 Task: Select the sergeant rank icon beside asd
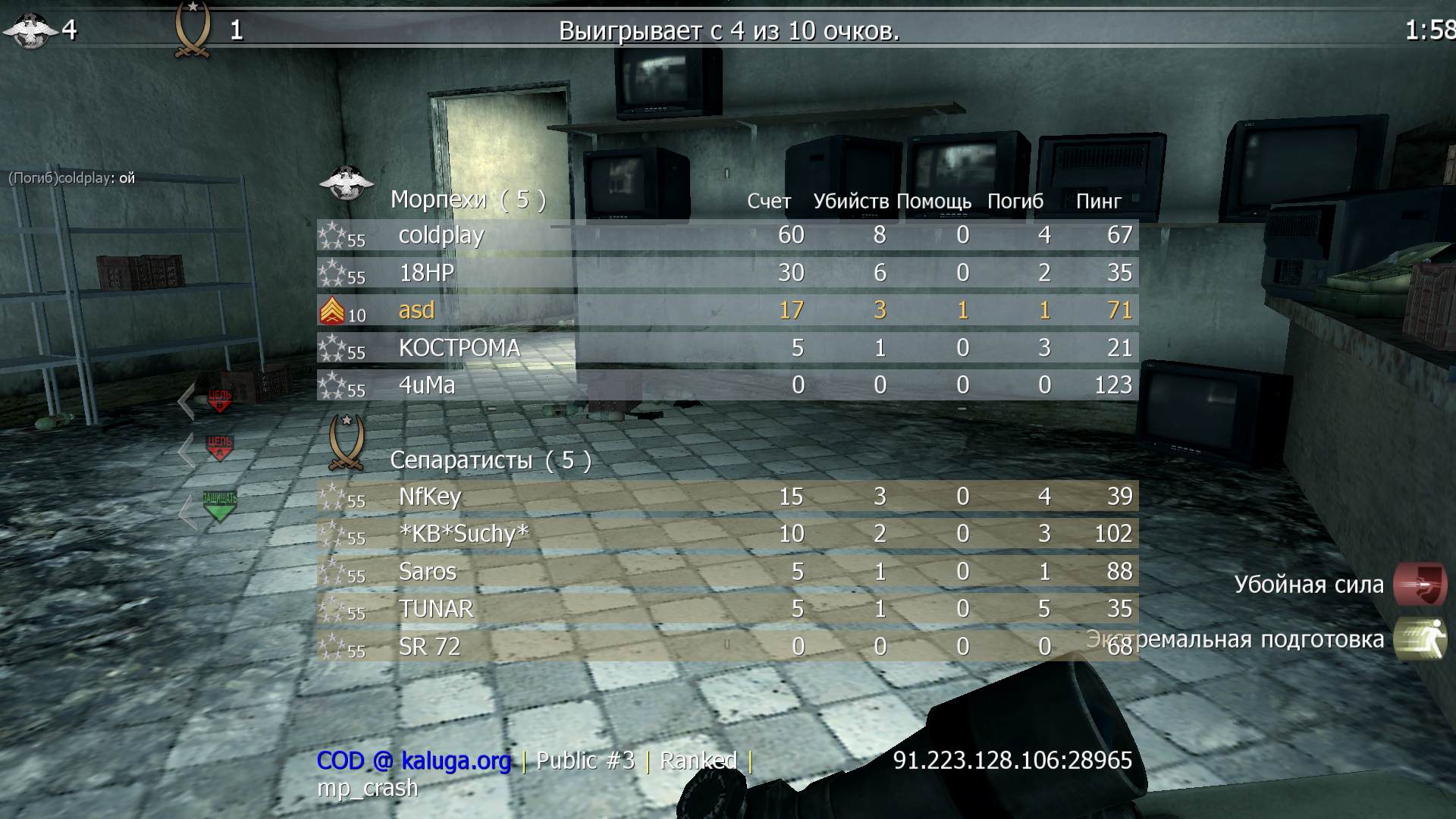point(334,310)
